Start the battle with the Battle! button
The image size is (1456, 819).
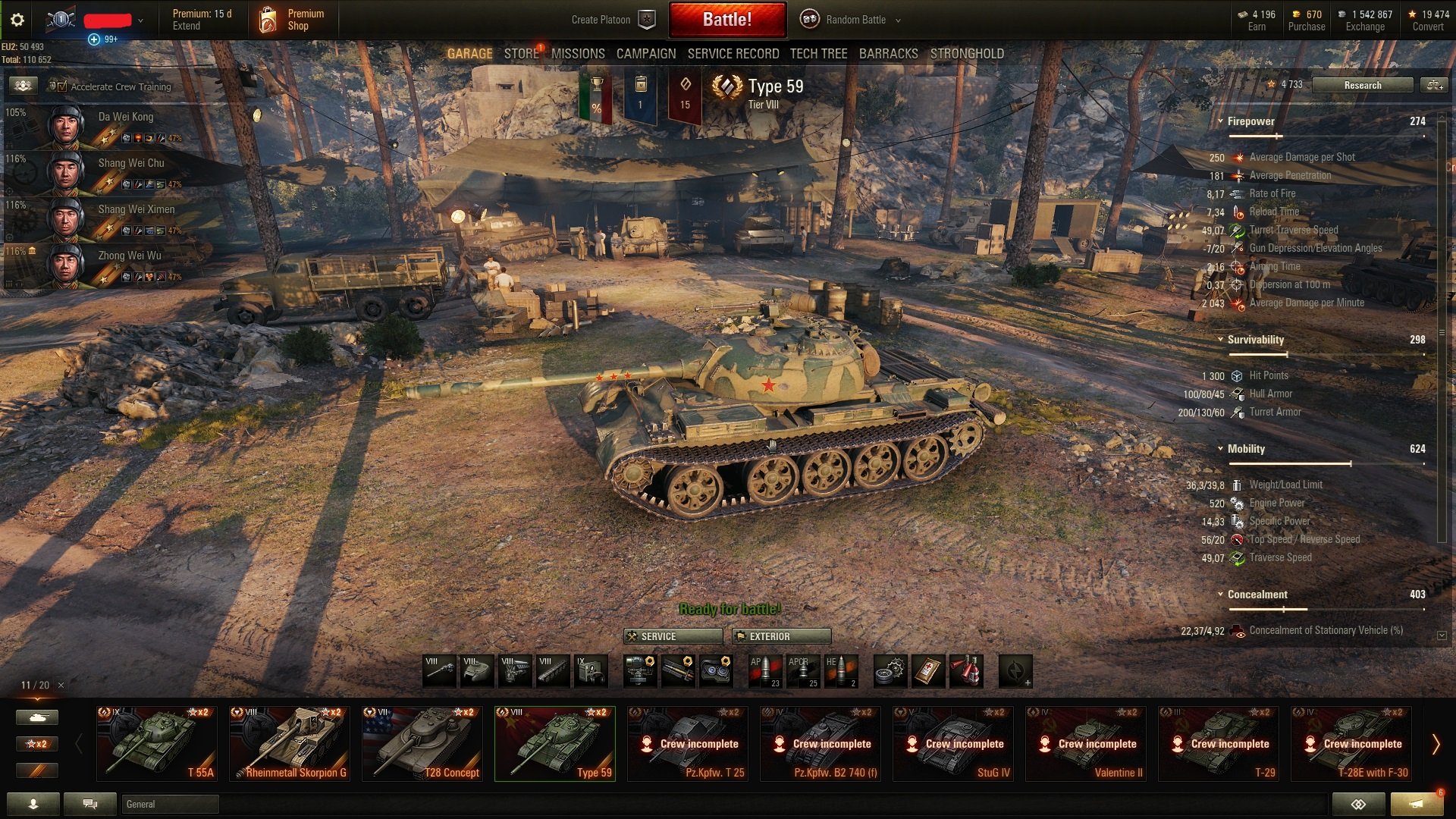coord(726,20)
